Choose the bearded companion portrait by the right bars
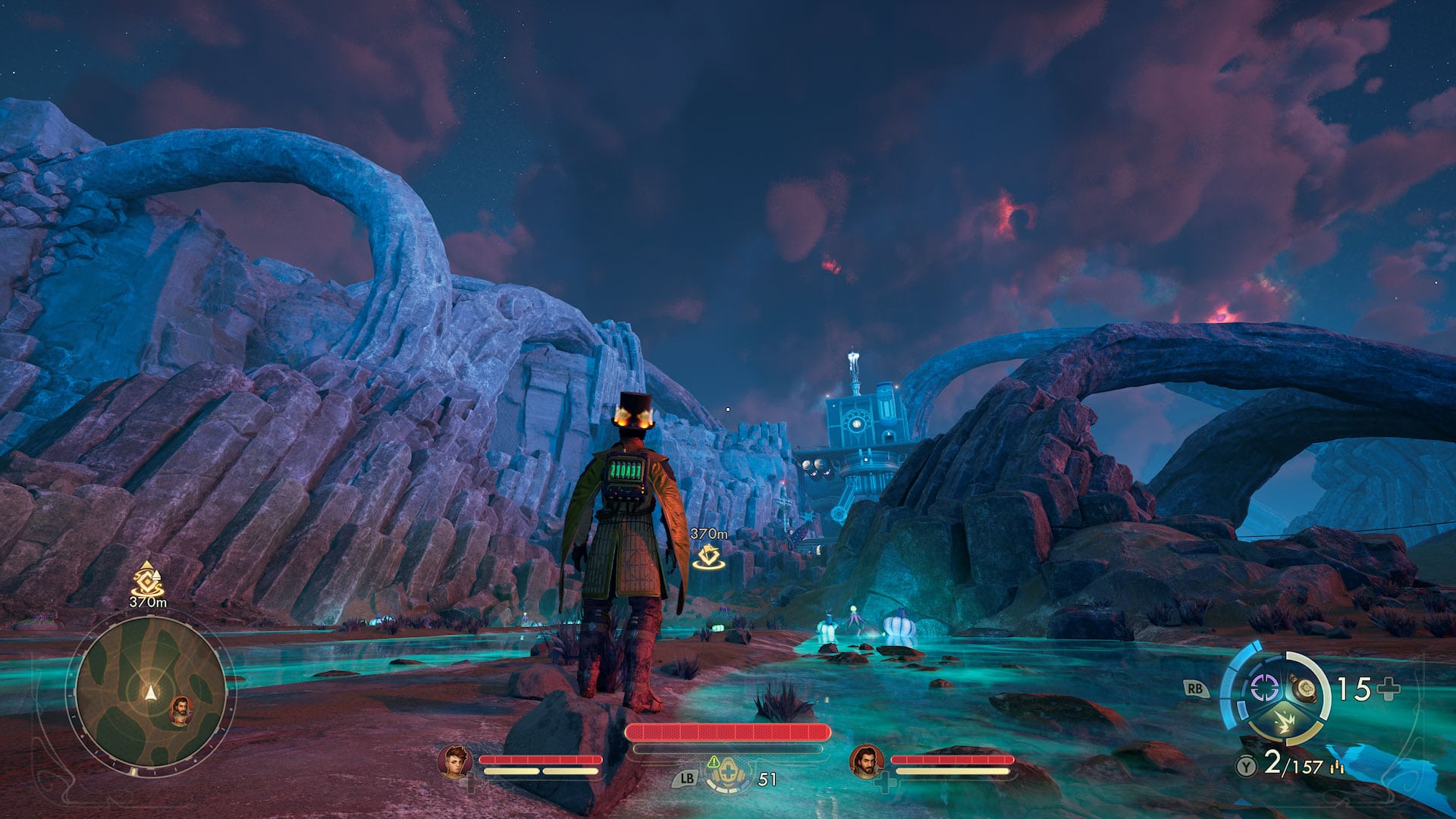The width and height of the screenshot is (1456, 819). [x=866, y=761]
